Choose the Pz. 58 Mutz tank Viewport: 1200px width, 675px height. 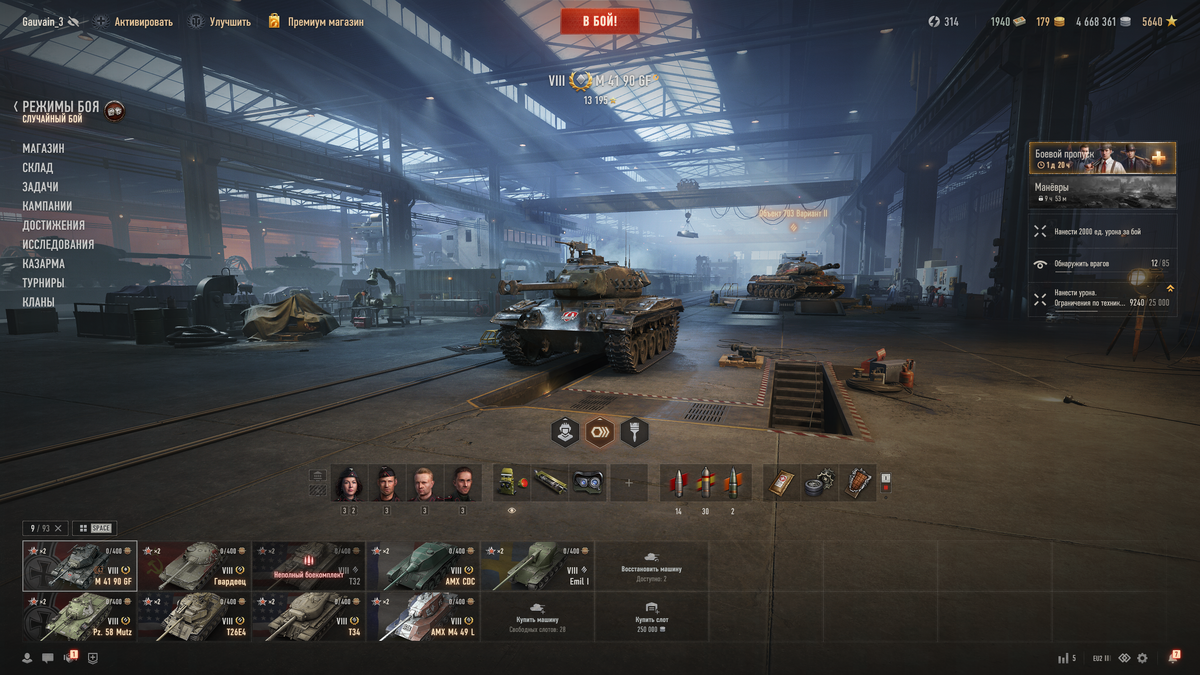coord(80,616)
